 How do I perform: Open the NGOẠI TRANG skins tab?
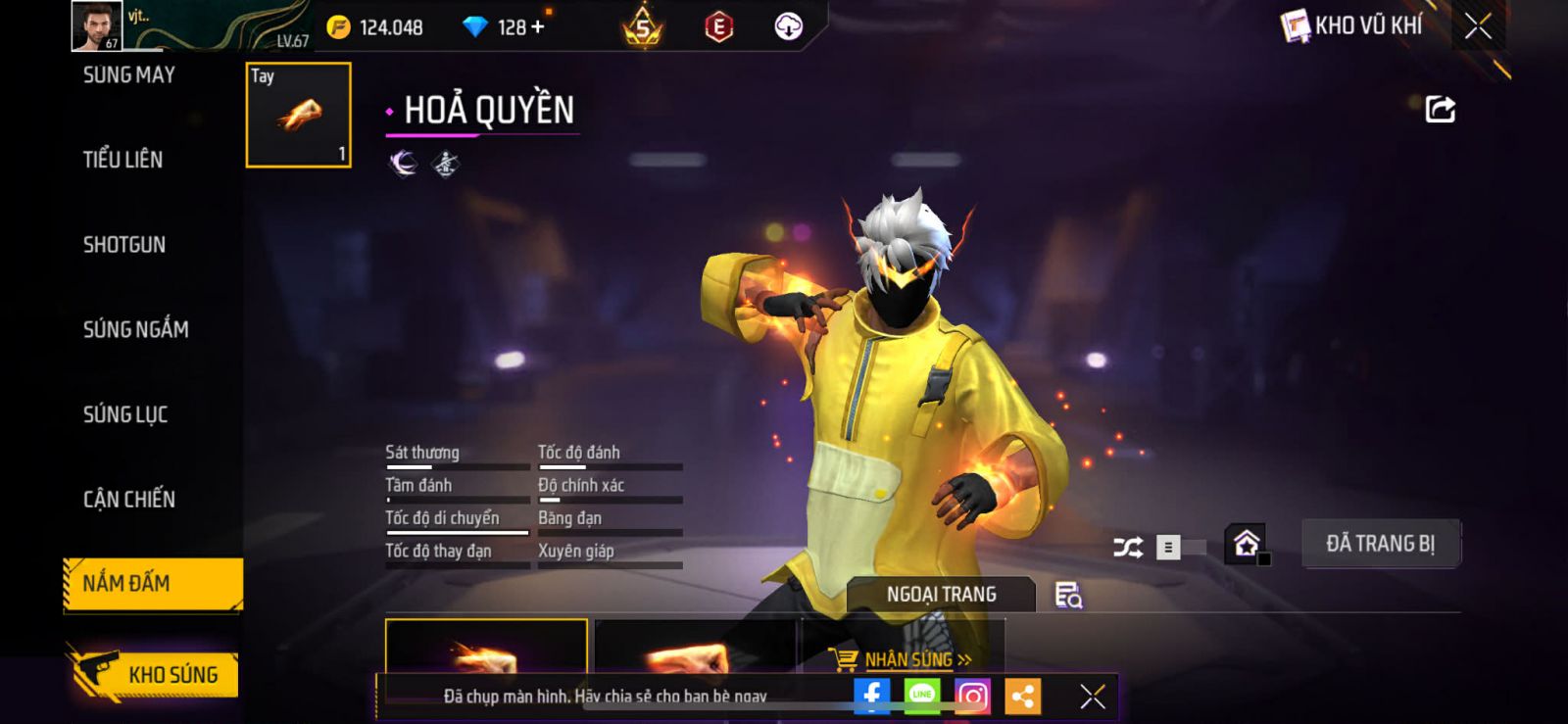[941, 595]
